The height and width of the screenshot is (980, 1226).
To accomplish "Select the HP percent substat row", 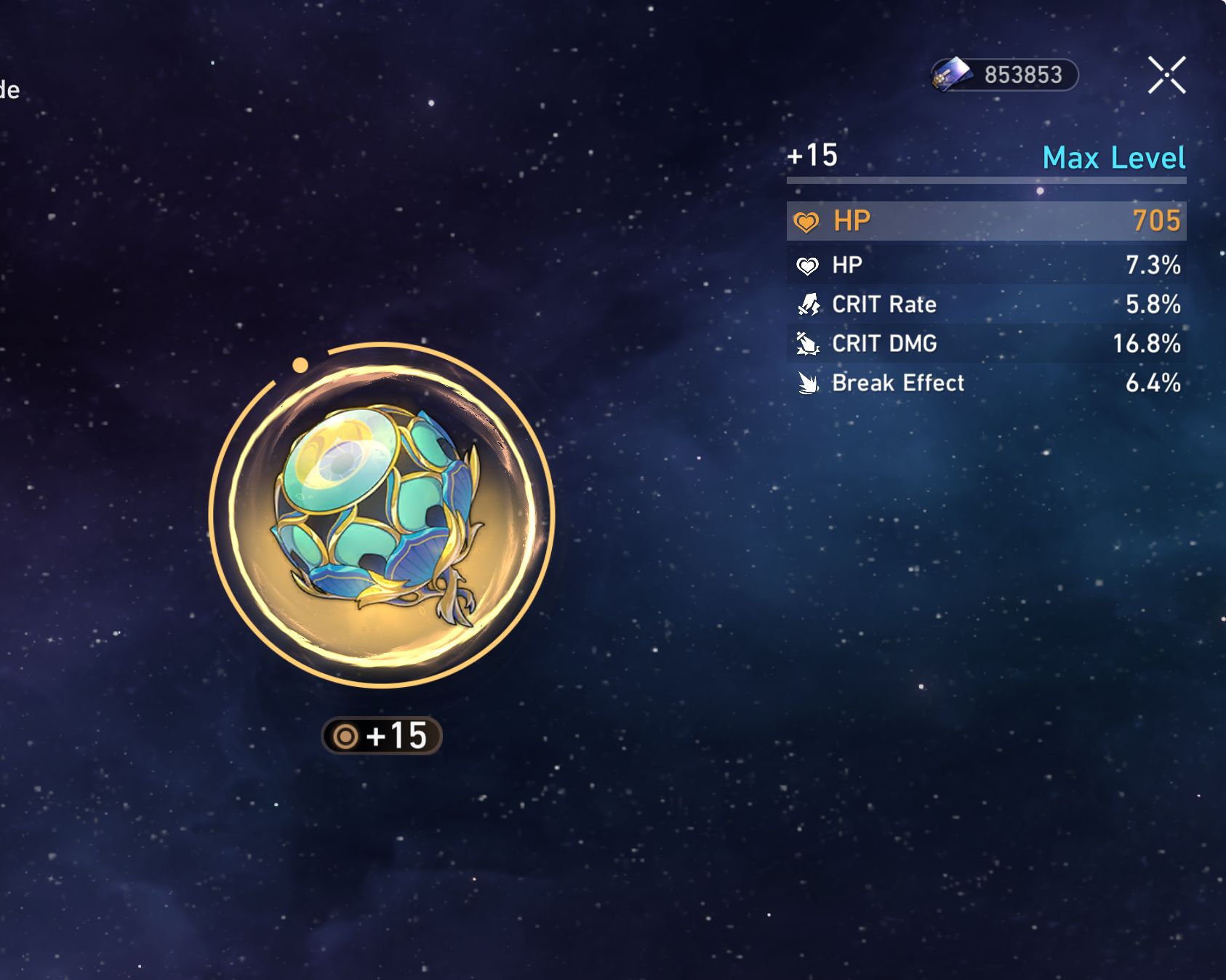I will [986, 265].
